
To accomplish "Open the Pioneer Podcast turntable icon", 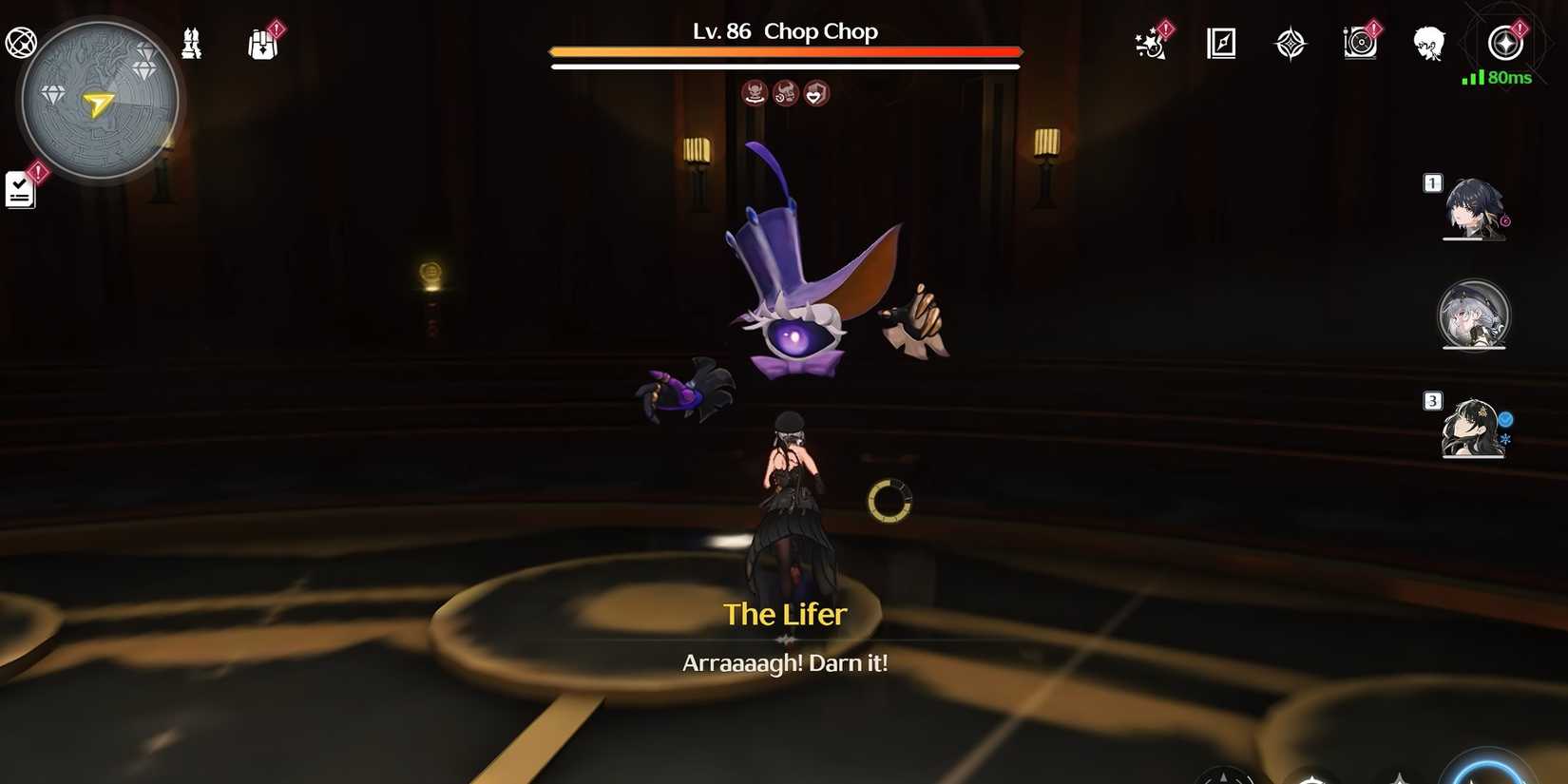I will (x=1361, y=42).
